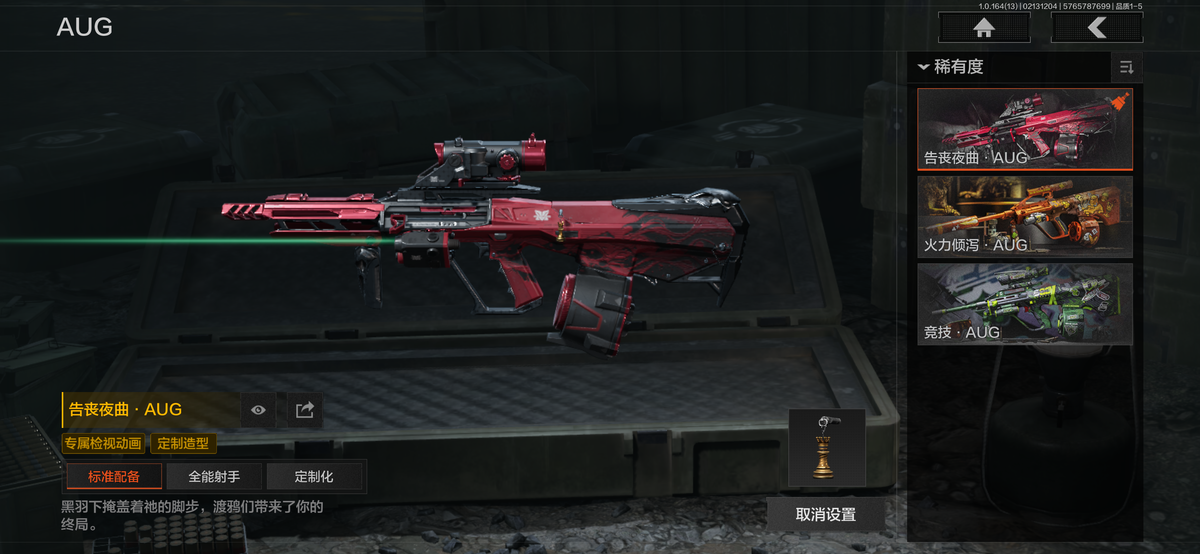Viewport: 1200px width, 554px height.
Task: Open the 定制化 customization tab
Action: [x=314, y=477]
